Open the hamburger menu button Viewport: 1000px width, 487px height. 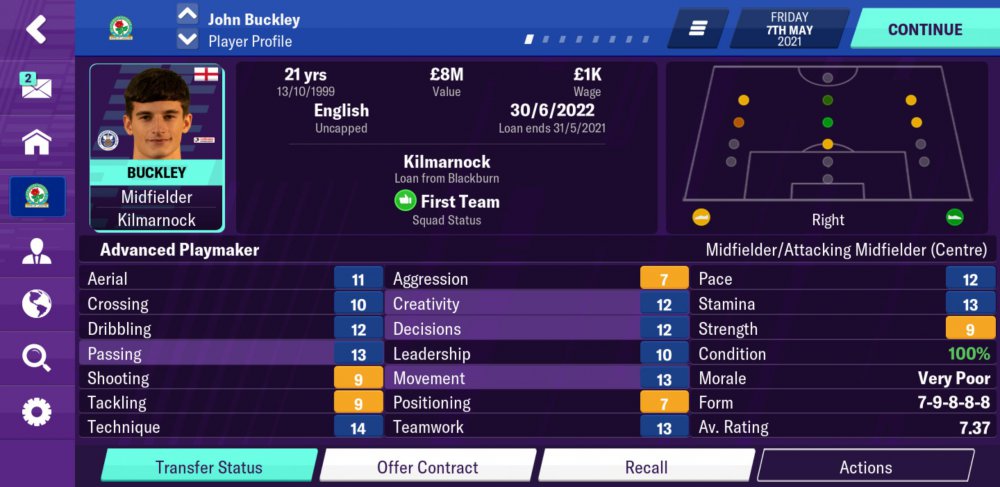697,29
